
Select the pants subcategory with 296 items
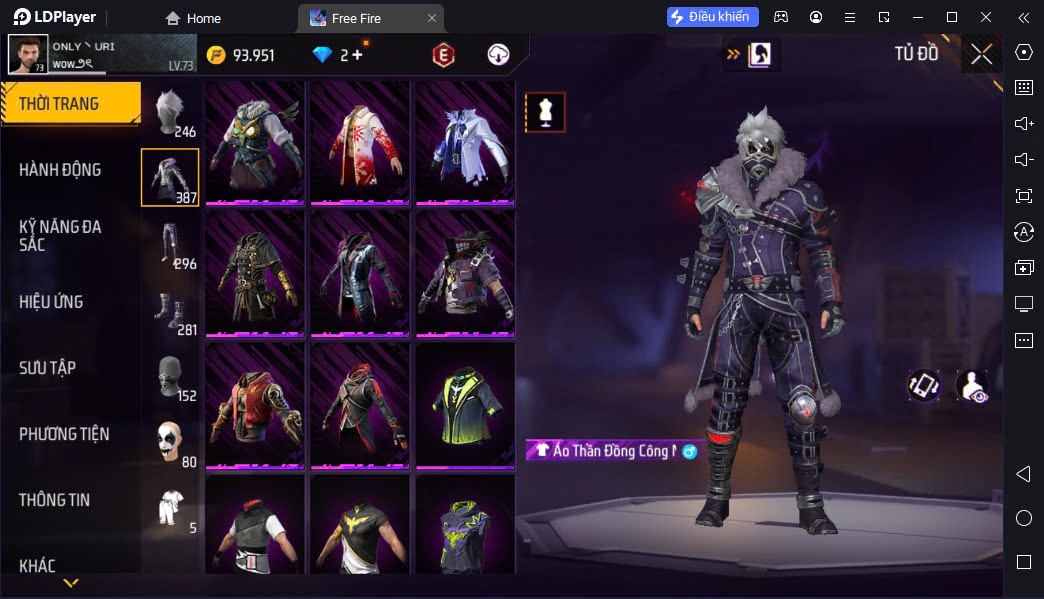click(171, 244)
